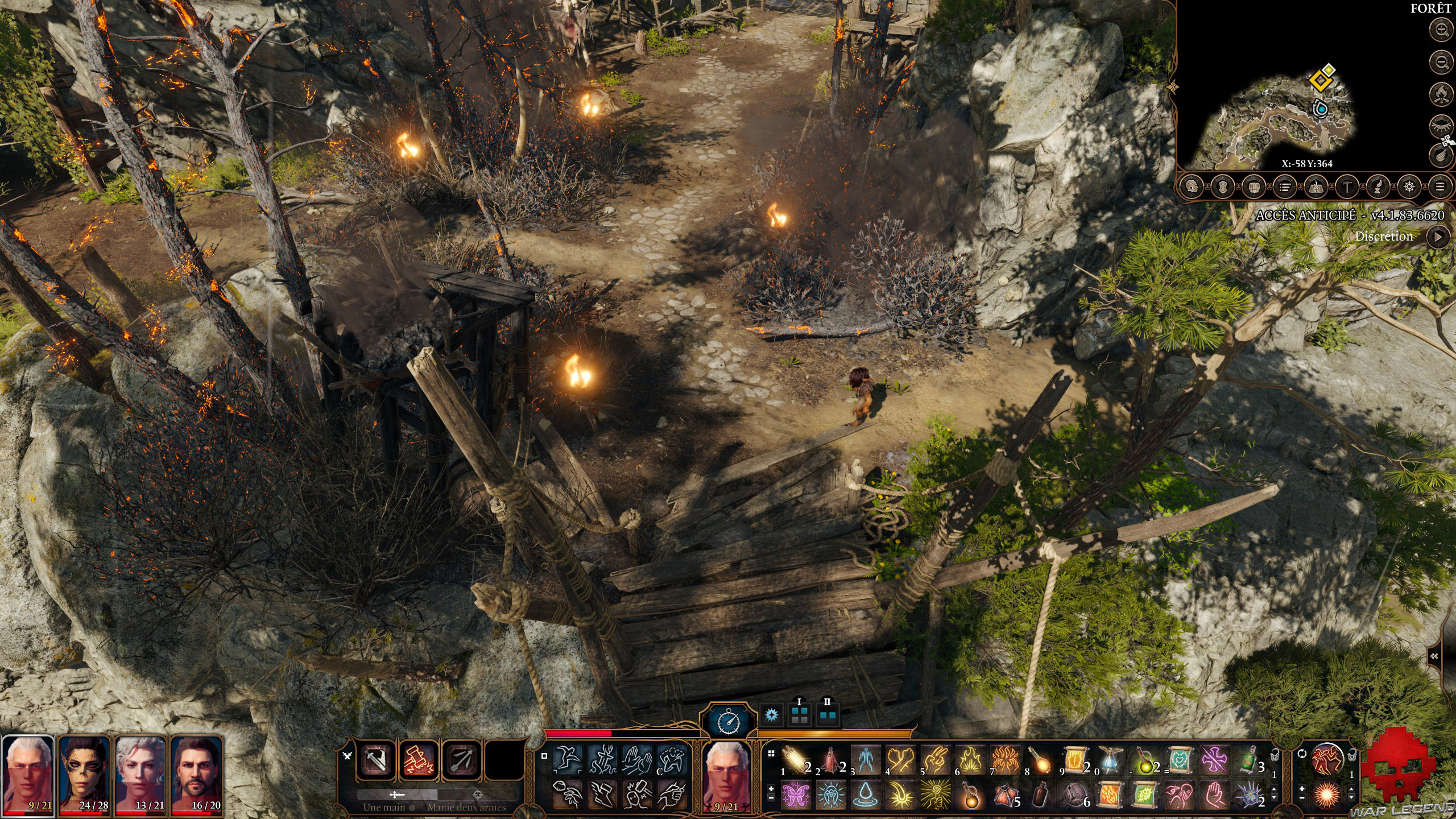Open the spellbook with flame icon
The width and height of the screenshot is (1456, 819).
1316,187
